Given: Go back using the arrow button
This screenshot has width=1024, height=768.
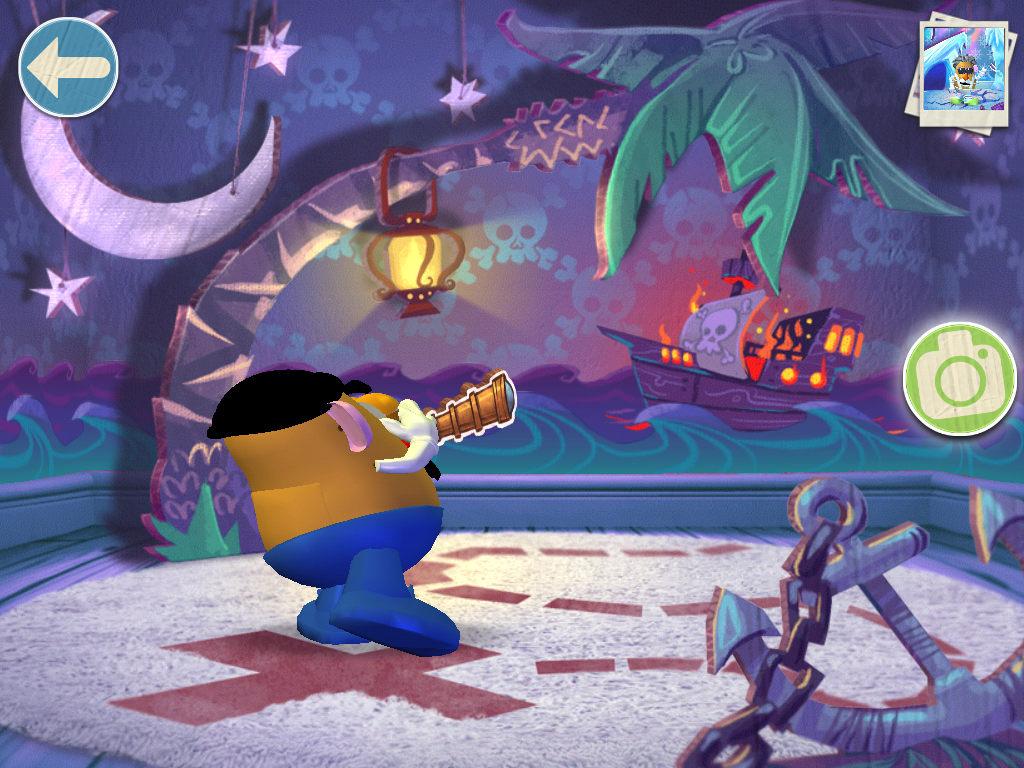Looking at the screenshot, I should 68,66.
